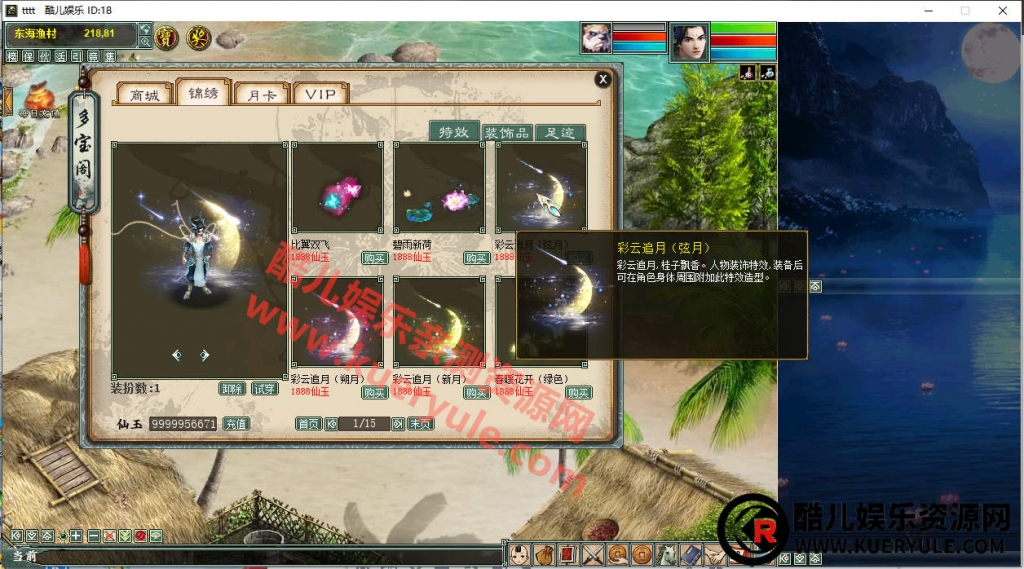
Task: Select the VIP tab
Action: [x=321, y=95]
